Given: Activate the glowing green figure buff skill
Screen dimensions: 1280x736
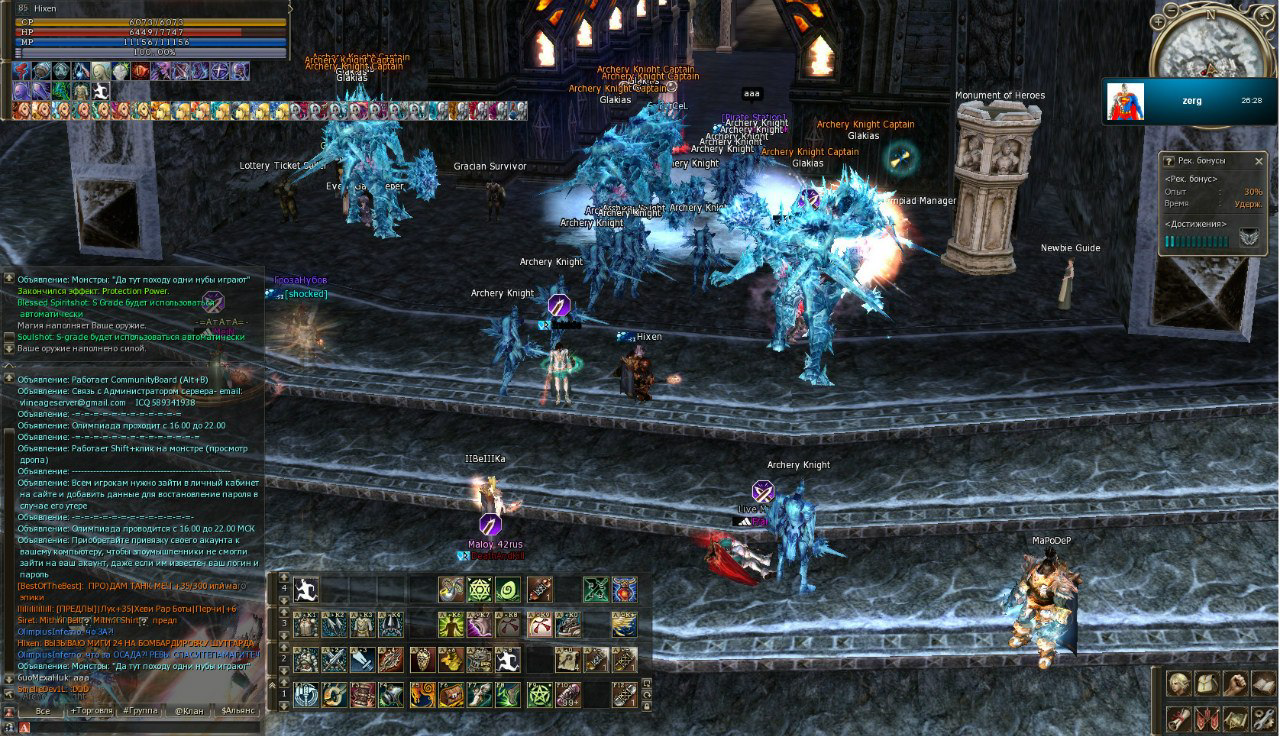Looking at the screenshot, I should click(451, 625).
